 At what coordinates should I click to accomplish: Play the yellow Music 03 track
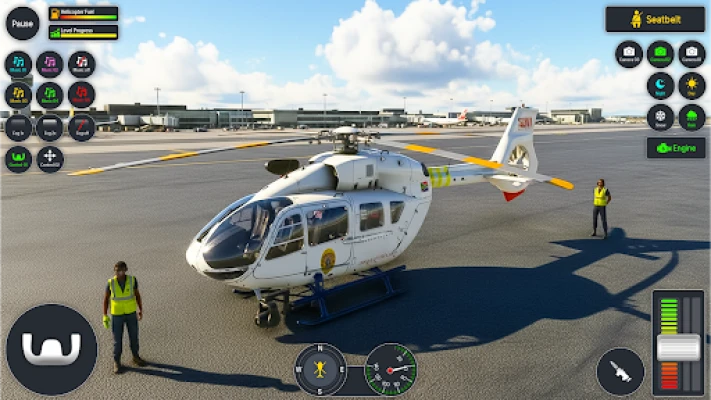pos(18,95)
